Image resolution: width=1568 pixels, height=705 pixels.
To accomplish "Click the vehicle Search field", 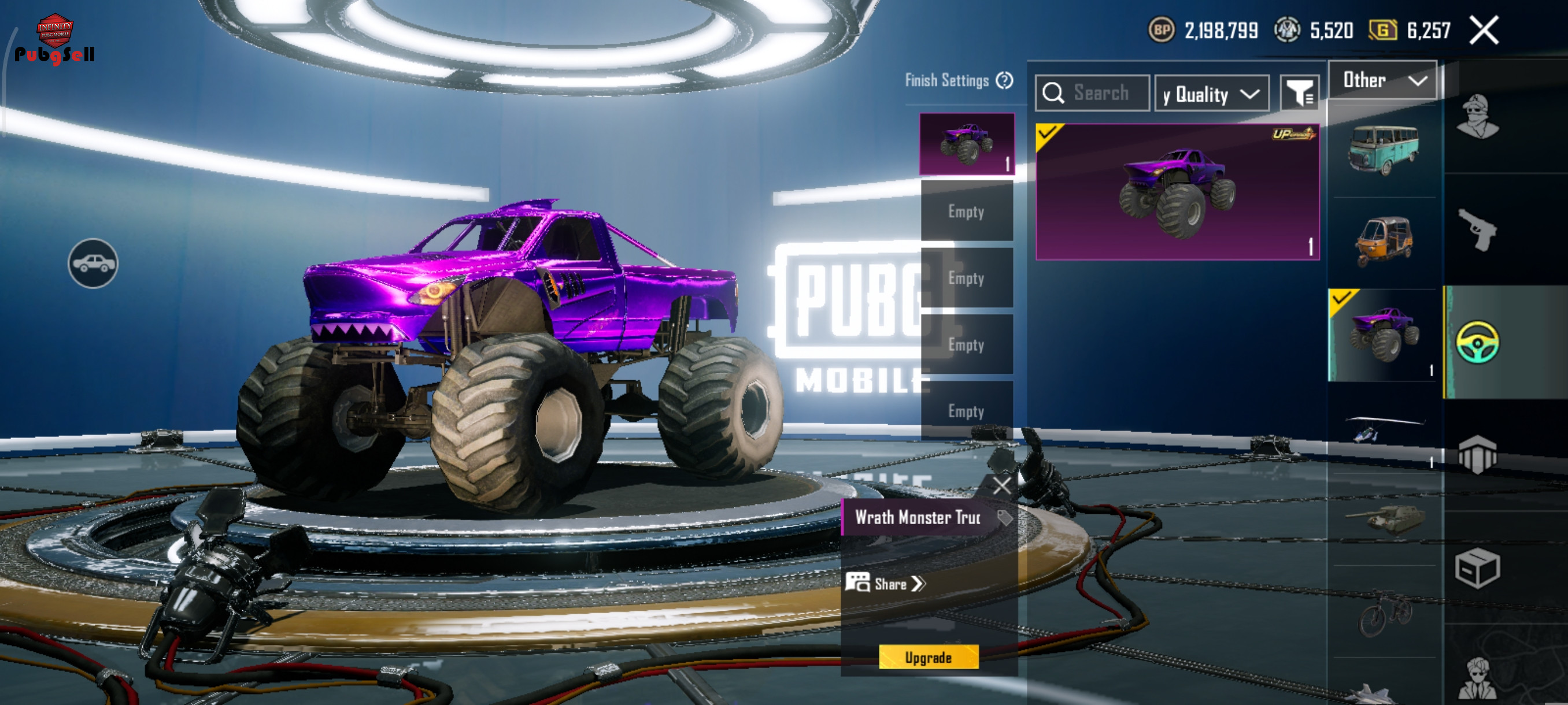I will pyautogui.click(x=1092, y=93).
